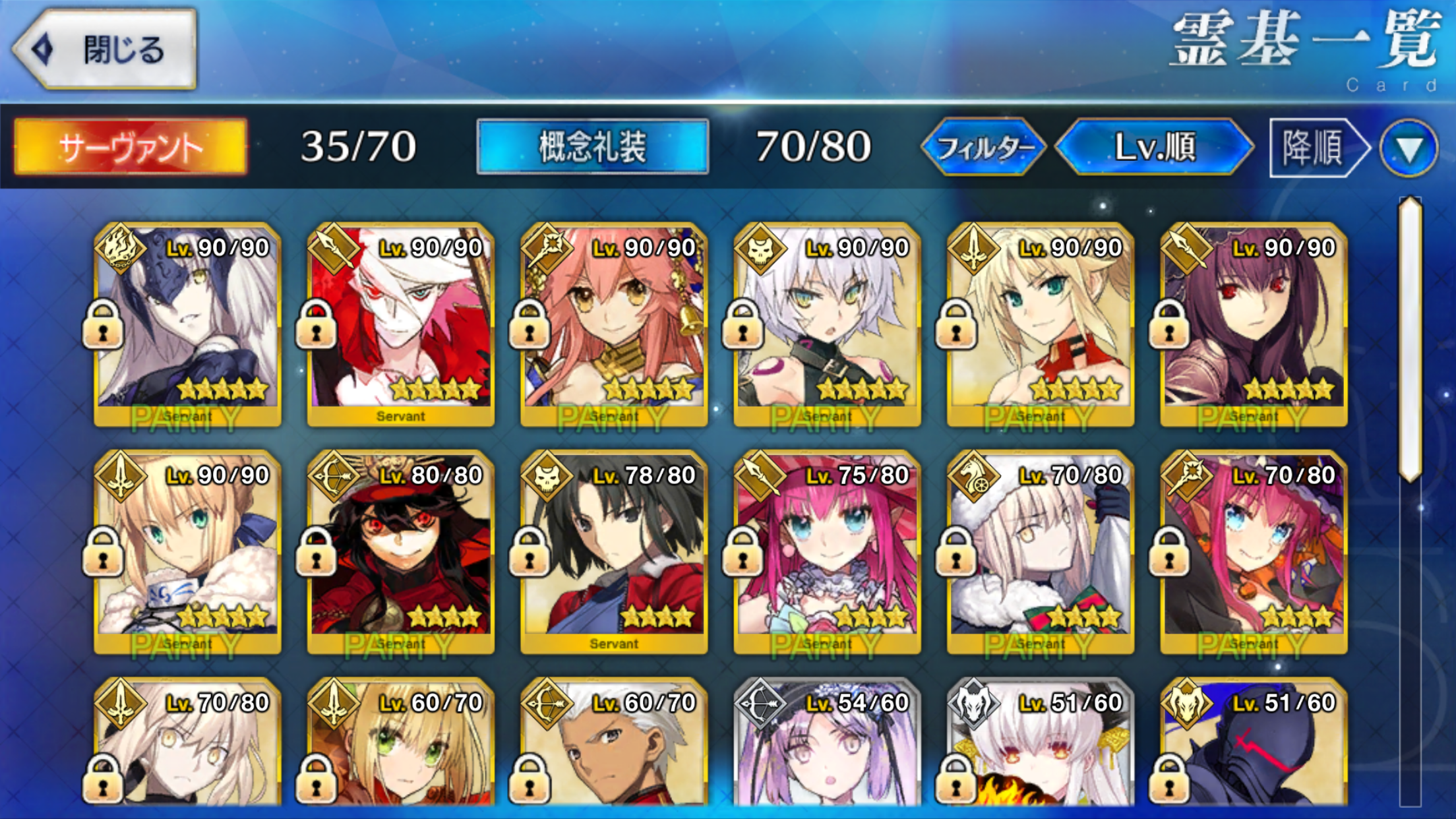
Task: Choose the pink-haired Tamamo caster card
Action: click(x=614, y=324)
